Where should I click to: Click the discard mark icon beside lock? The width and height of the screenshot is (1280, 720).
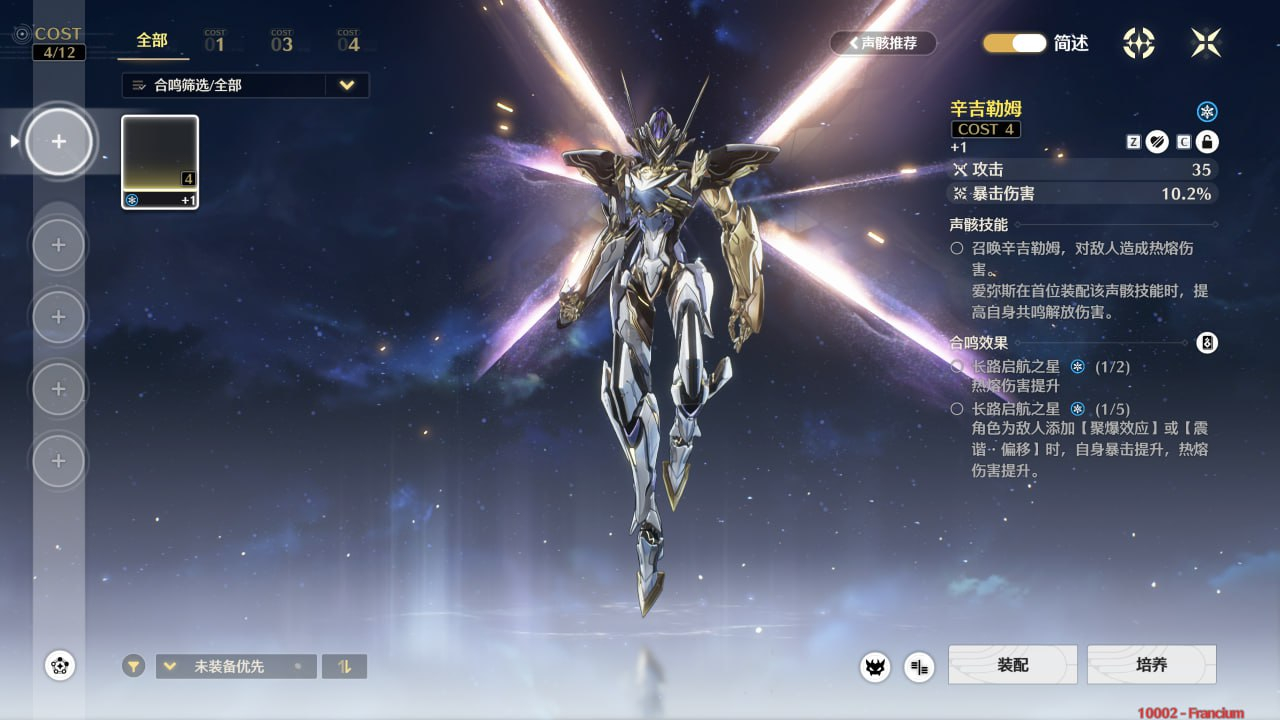(1157, 142)
